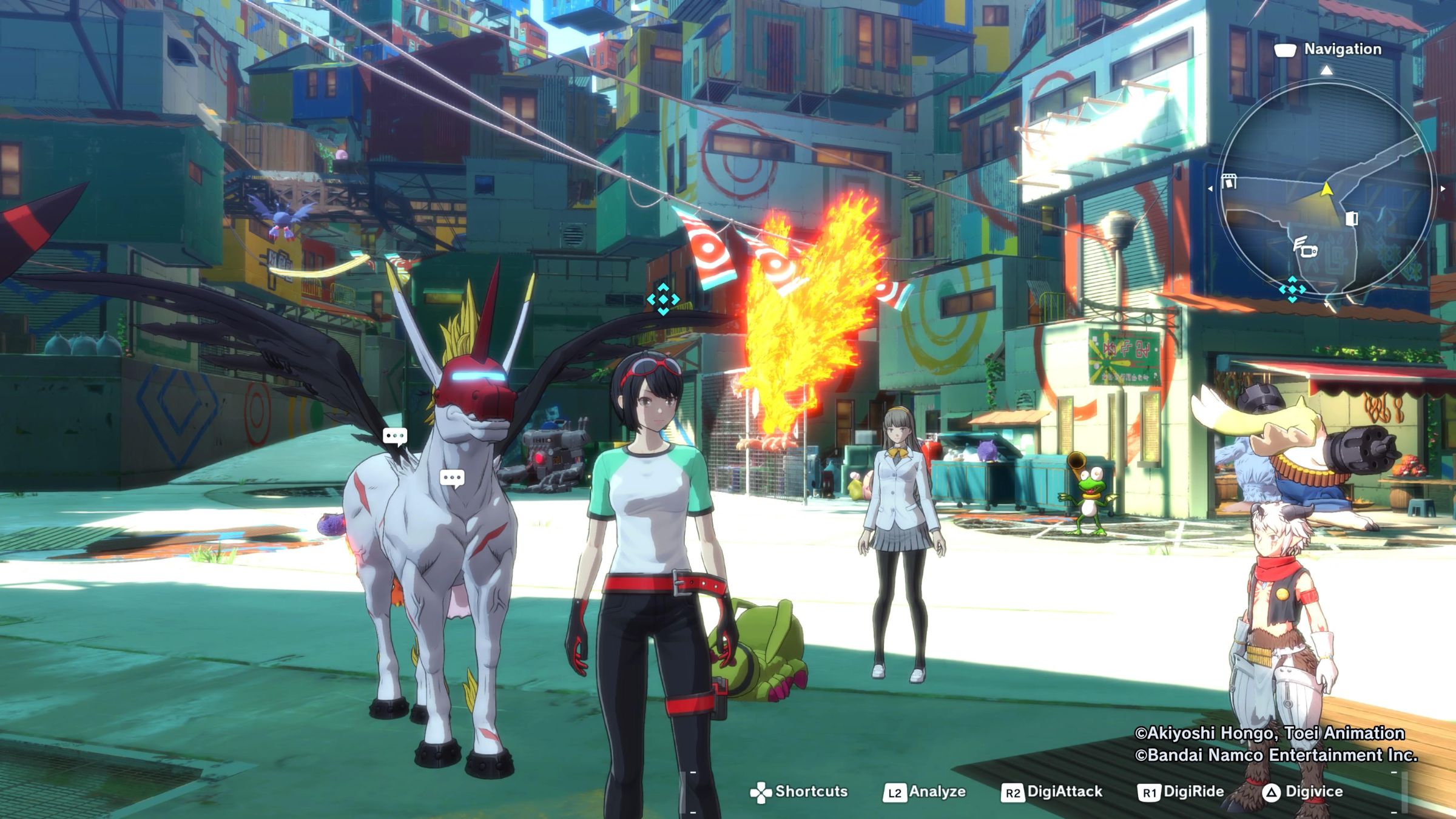Open the Navigation label above the minimap
The image size is (1456, 819).
coord(1342,49)
